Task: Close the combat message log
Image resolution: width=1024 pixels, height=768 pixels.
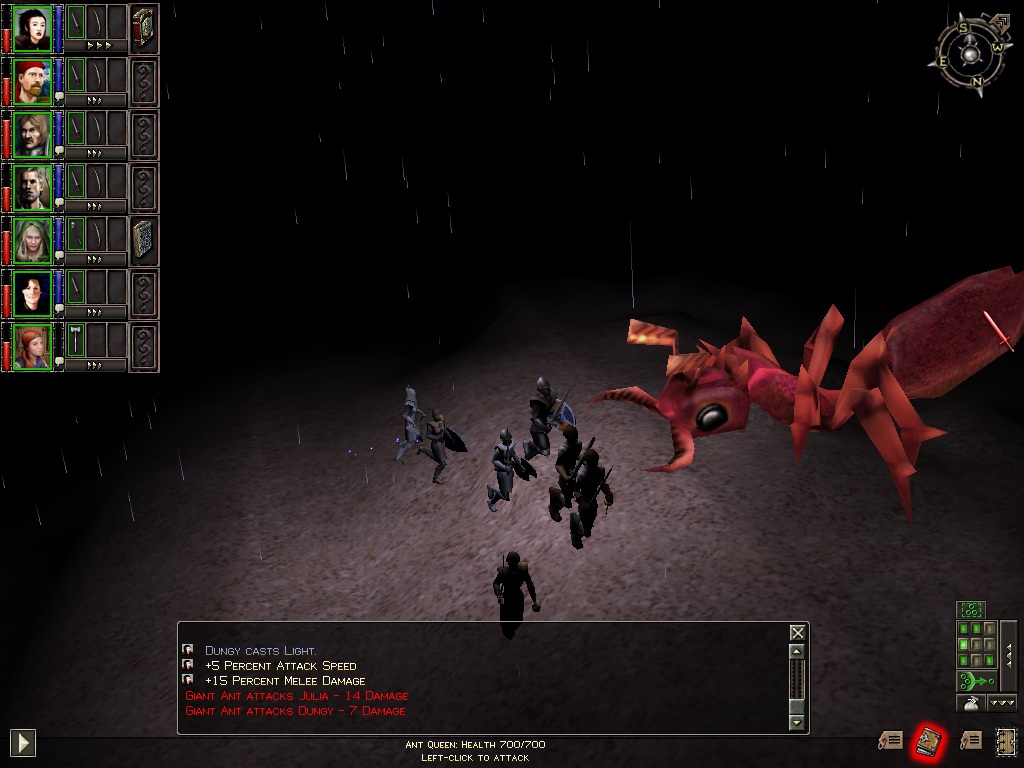Action: [797, 633]
